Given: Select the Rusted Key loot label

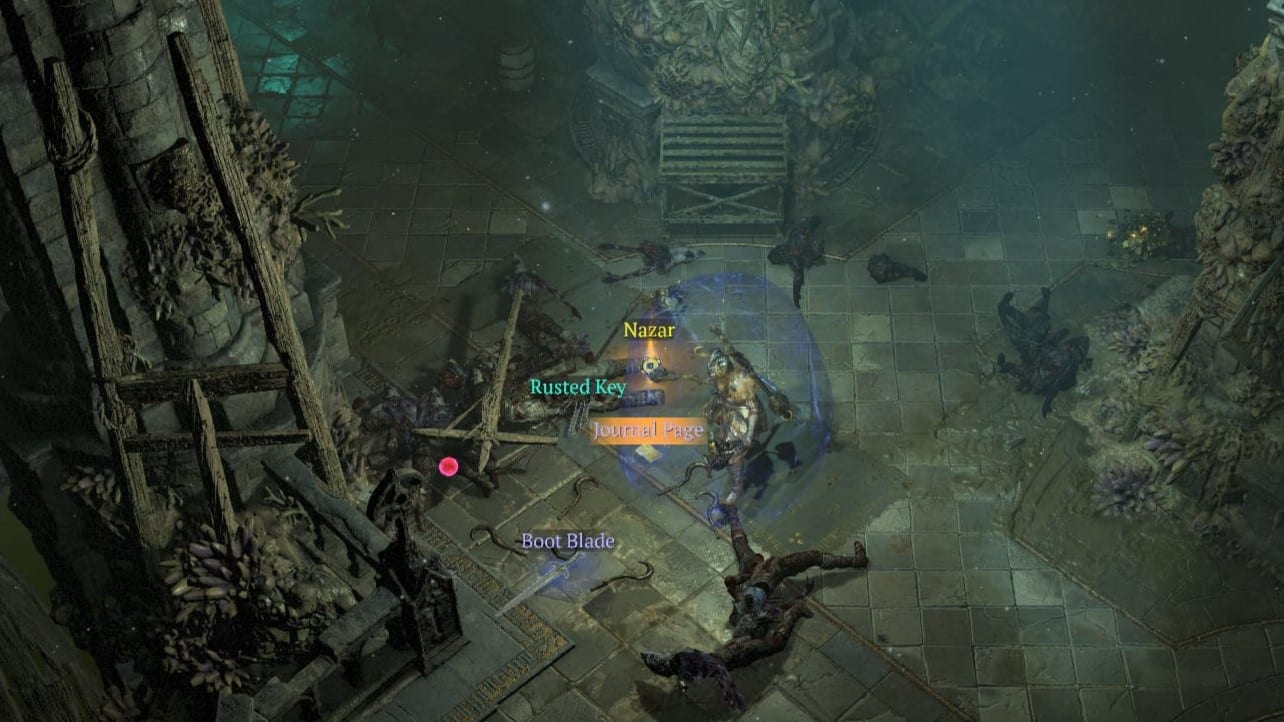Looking at the screenshot, I should (578, 387).
